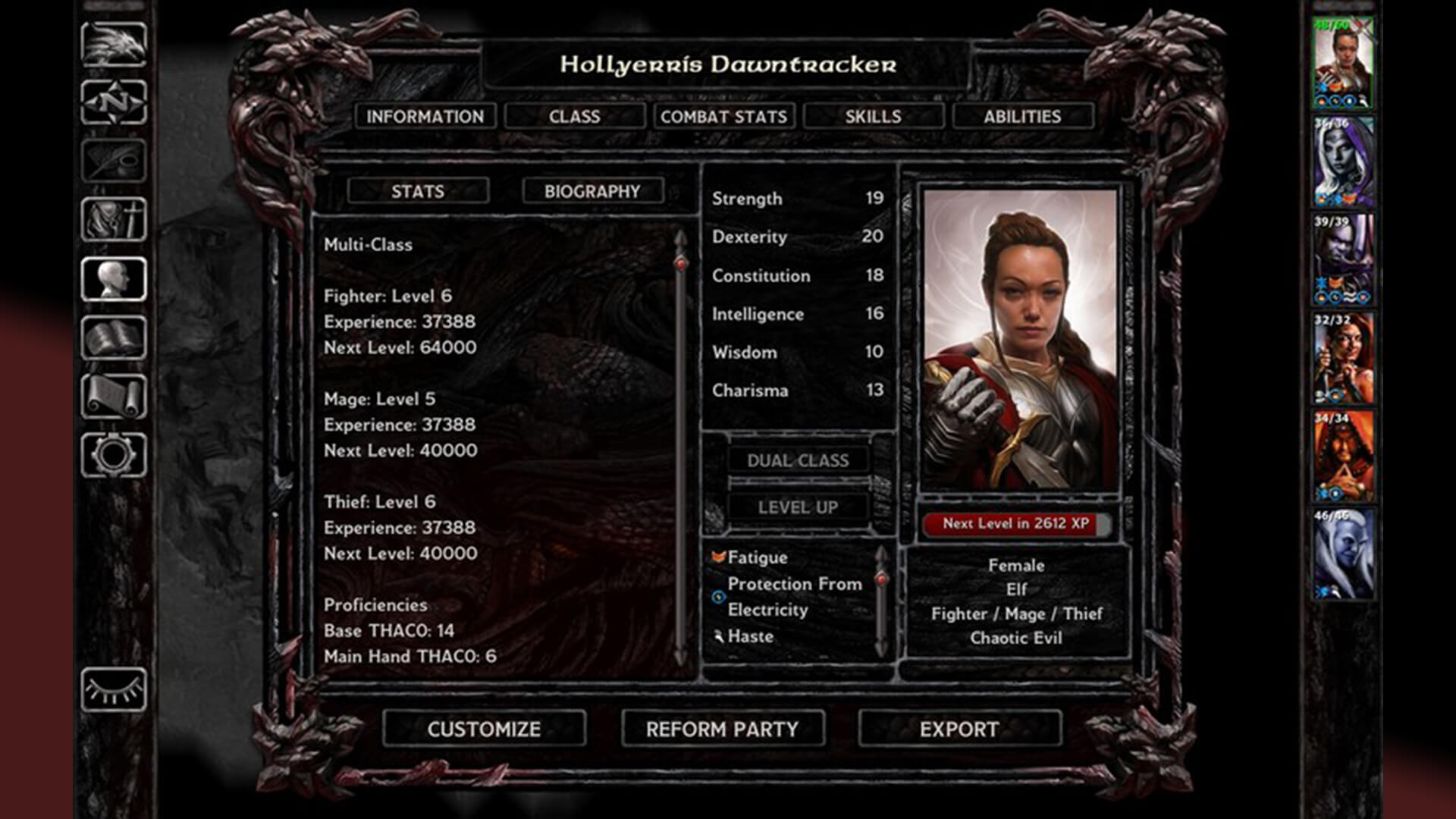The width and height of the screenshot is (1456, 819).
Task: Switch to the COMBAT STATS tab
Action: click(x=723, y=116)
